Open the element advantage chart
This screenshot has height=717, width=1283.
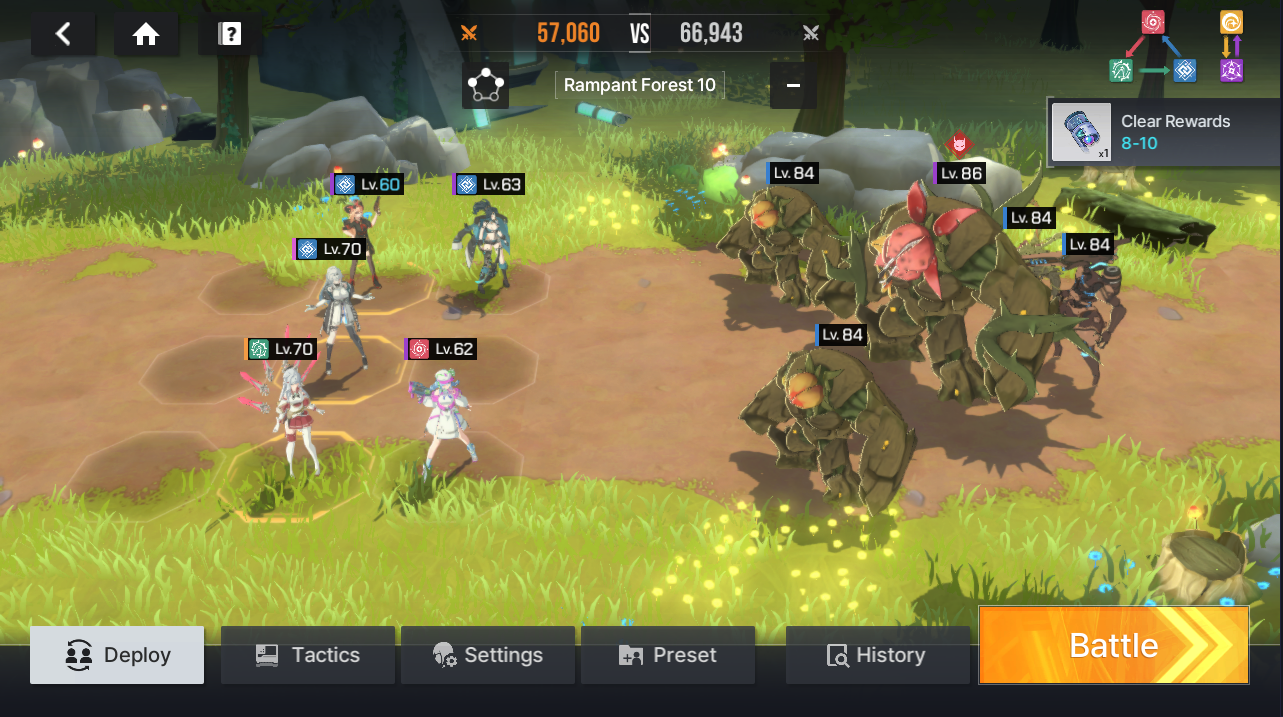[1177, 47]
